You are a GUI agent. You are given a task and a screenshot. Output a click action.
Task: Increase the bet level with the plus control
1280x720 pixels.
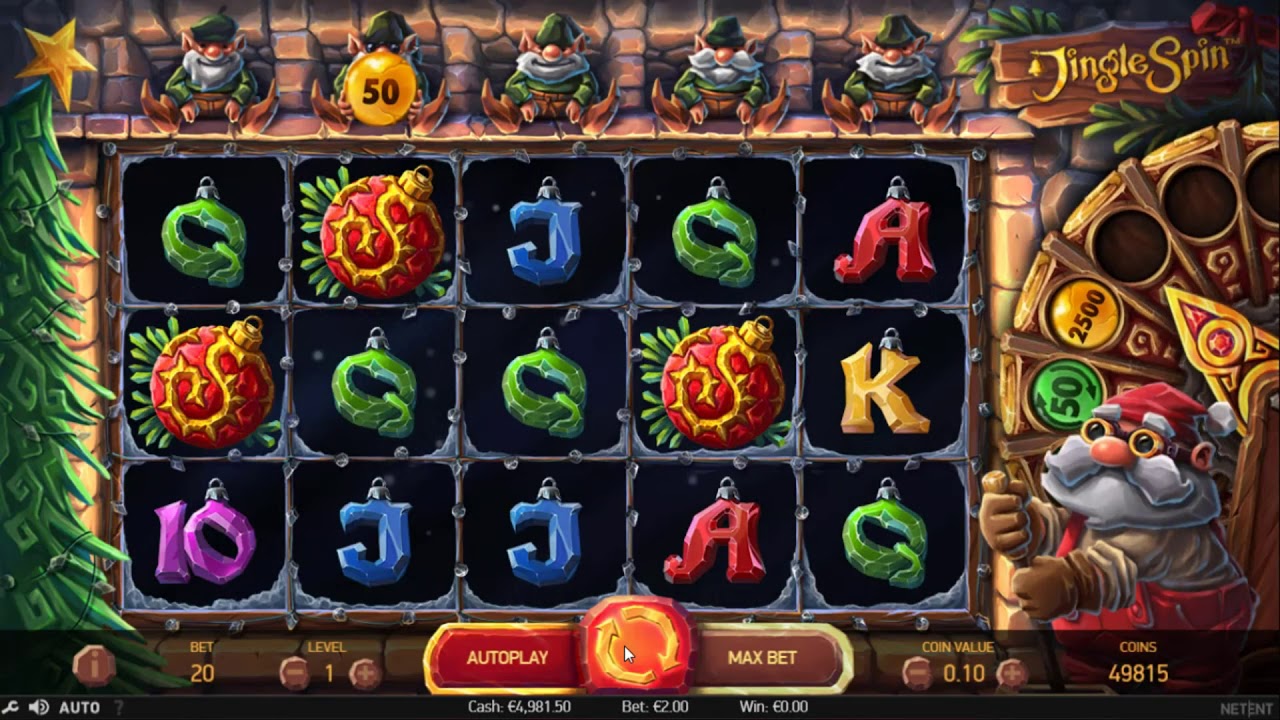click(366, 672)
